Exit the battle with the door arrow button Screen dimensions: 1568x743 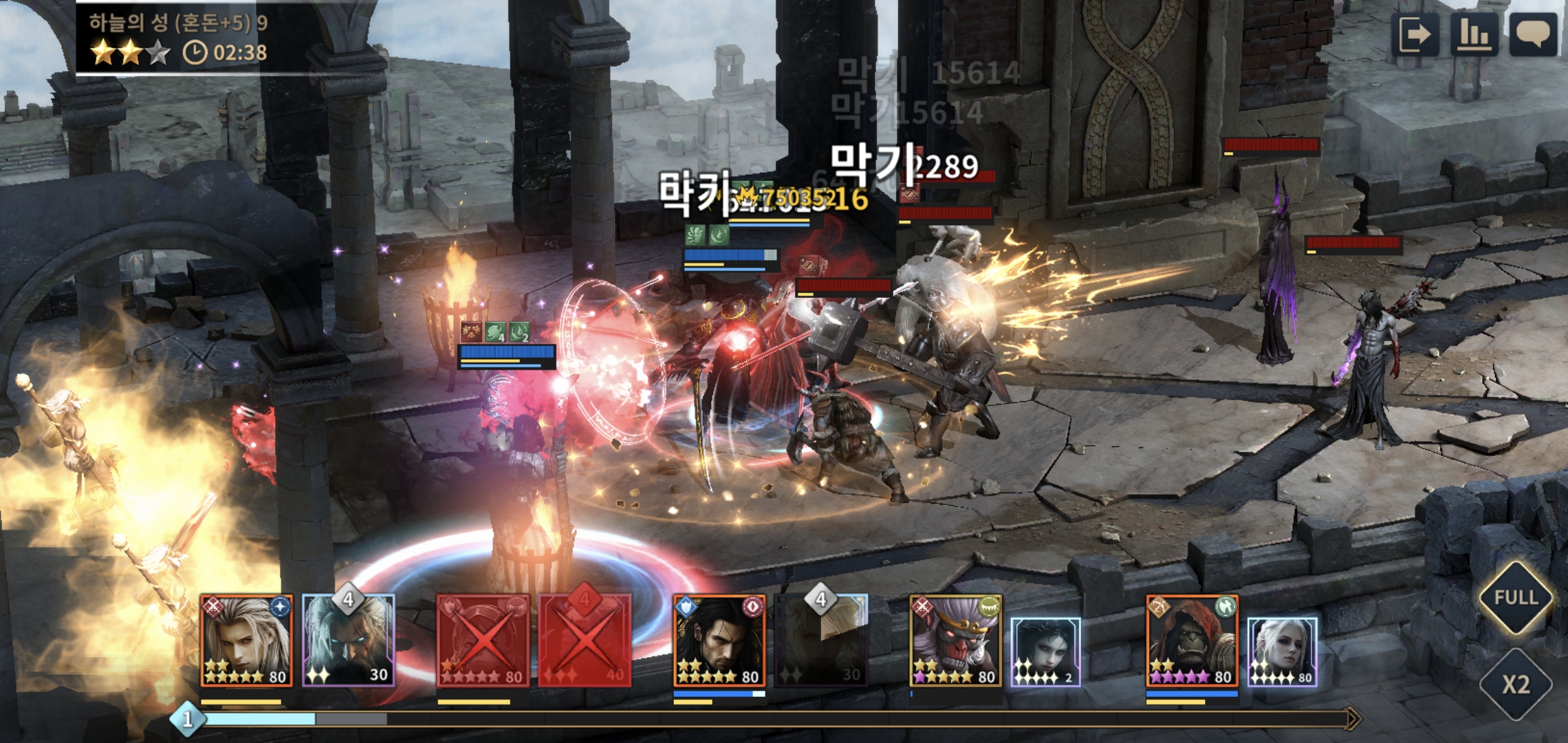(1415, 34)
